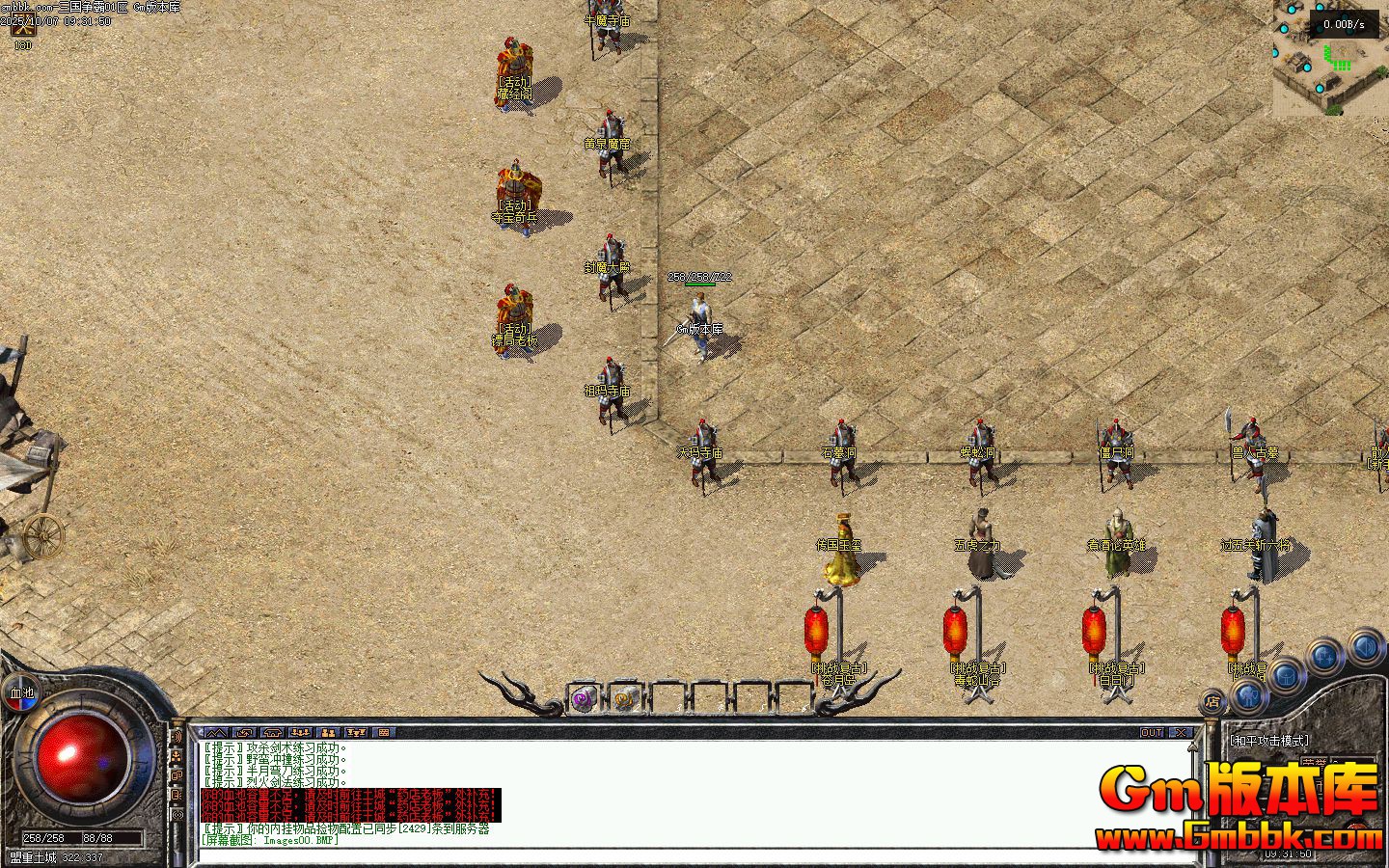Use the orange swirl scroll in the quickbar

[625, 698]
